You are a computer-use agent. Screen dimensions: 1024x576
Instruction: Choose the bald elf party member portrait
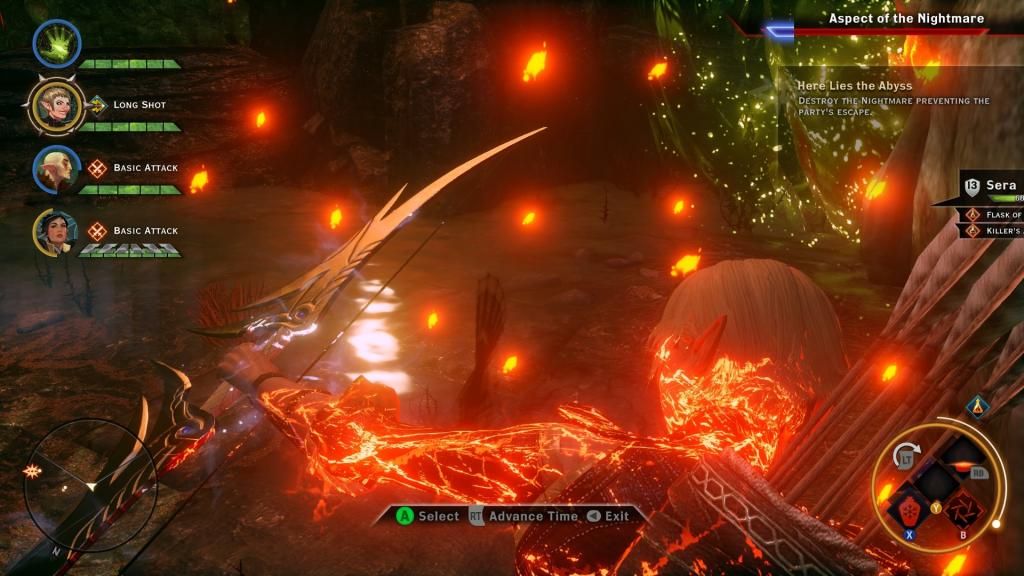point(56,169)
